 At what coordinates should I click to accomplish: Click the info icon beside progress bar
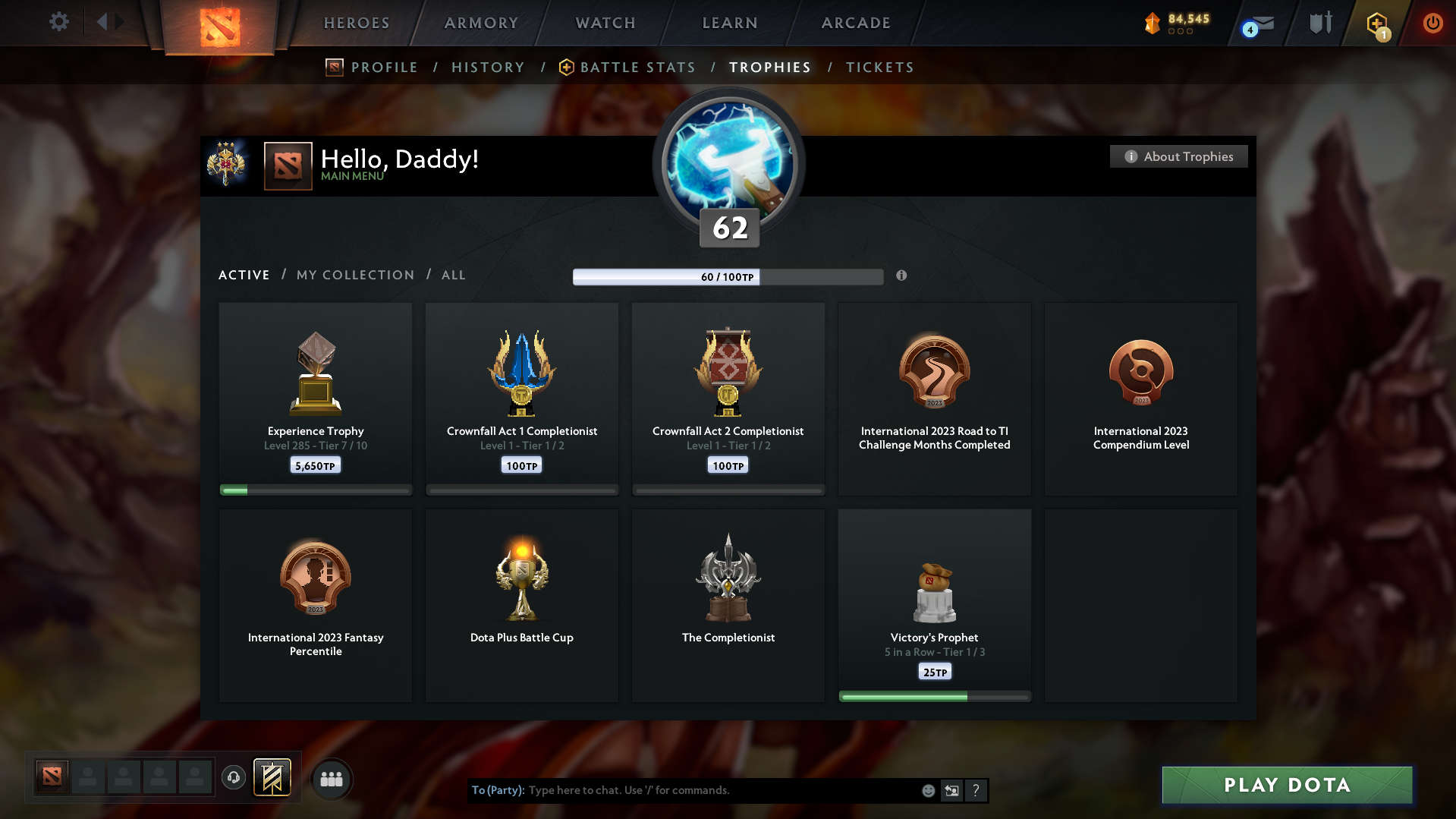902,276
